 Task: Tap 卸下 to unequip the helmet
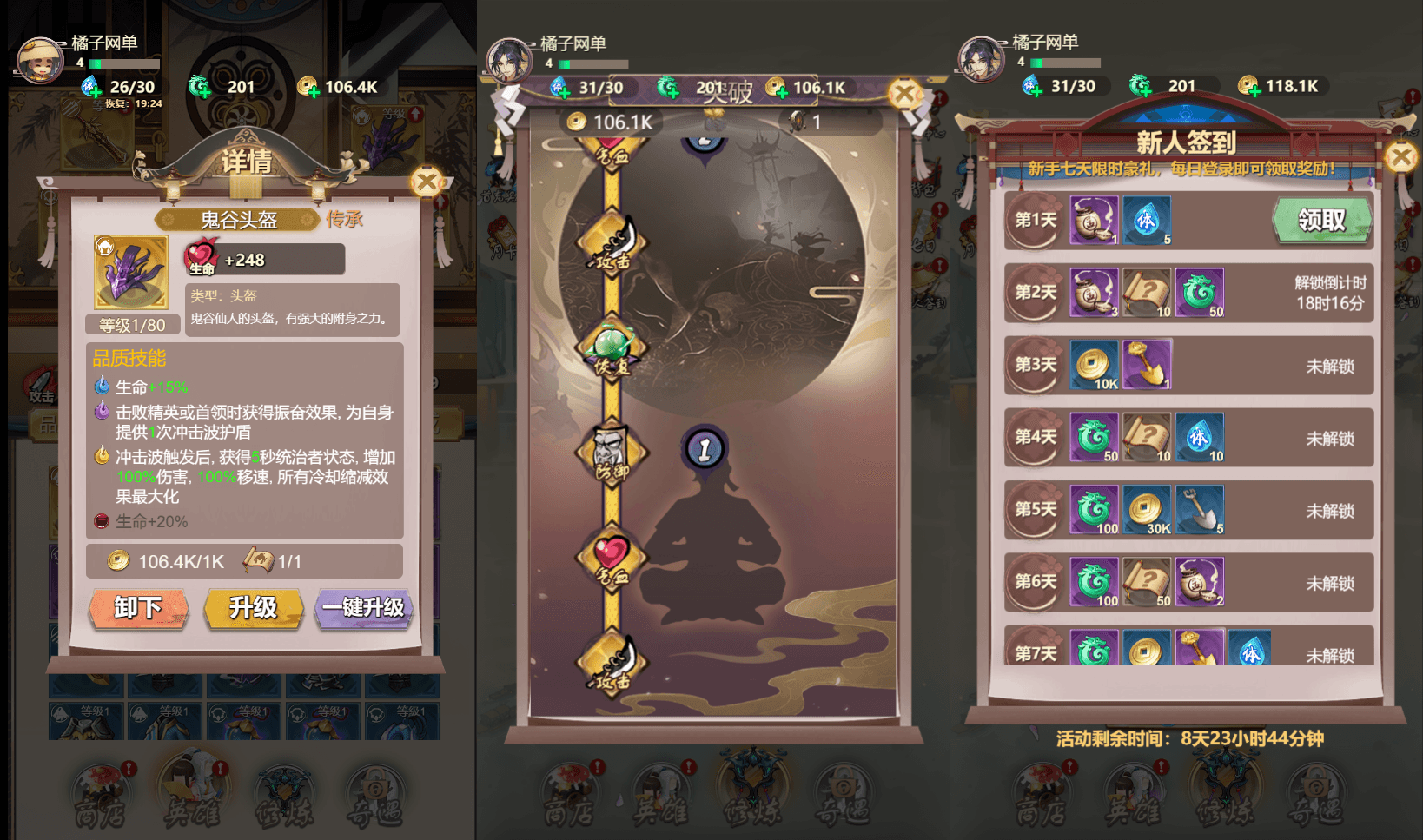tap(137, 609)
